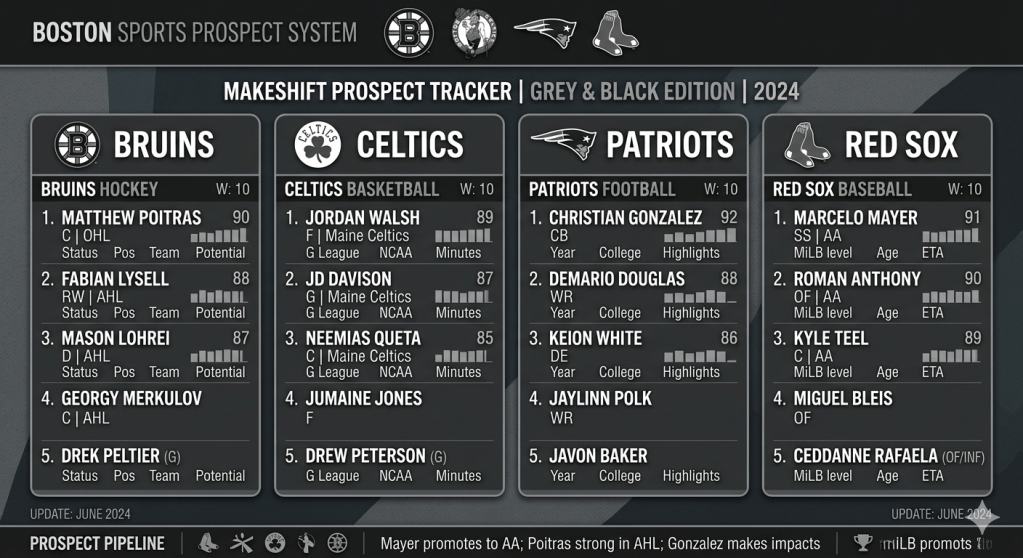Open Marcelo Mayer prospect row
Image resolution: width=1023 pixels, height=558 pixels.
(876, 234)
